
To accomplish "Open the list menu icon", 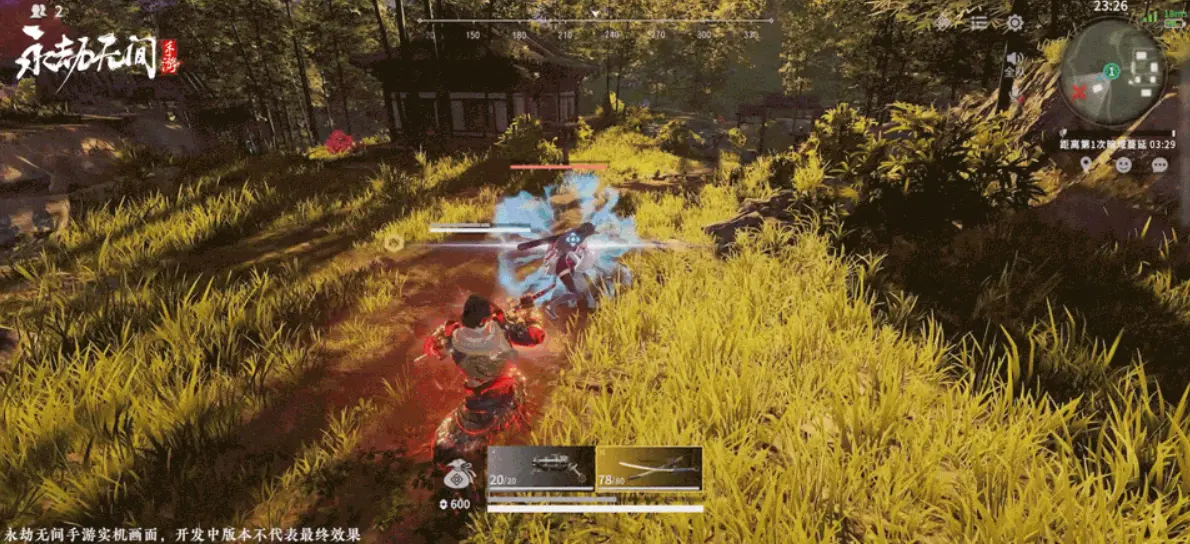I will tap(979, 22).
